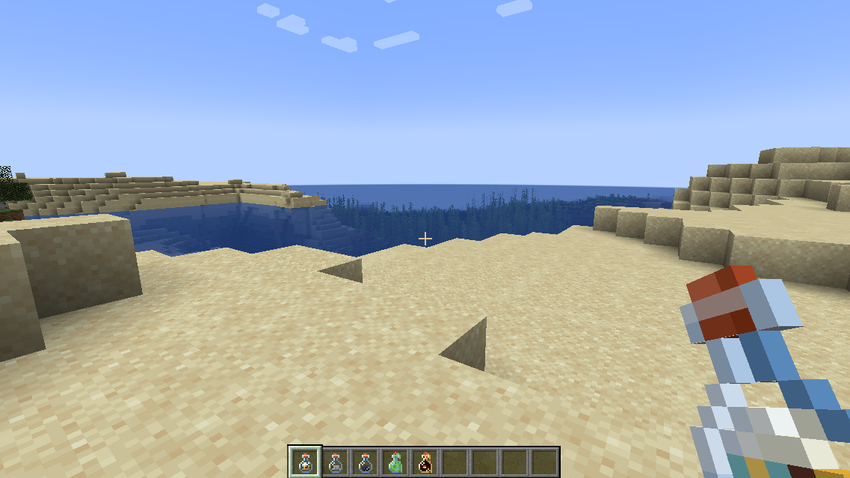Select the dark navy potion slot
The width and height of the screenshot is (850, 478).
click(365, 462)
